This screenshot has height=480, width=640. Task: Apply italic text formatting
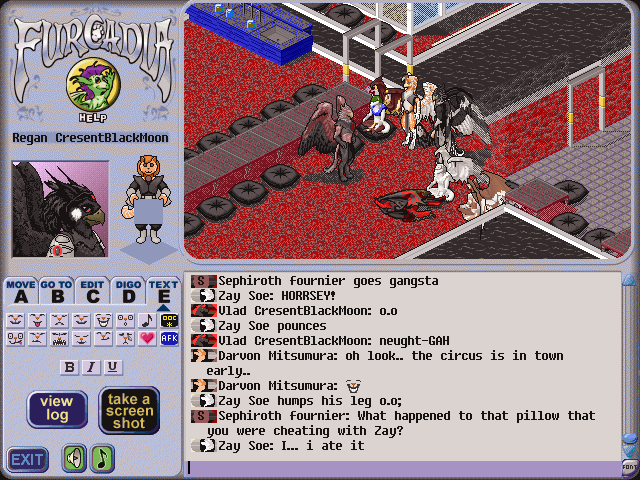(x=91, y=367)
